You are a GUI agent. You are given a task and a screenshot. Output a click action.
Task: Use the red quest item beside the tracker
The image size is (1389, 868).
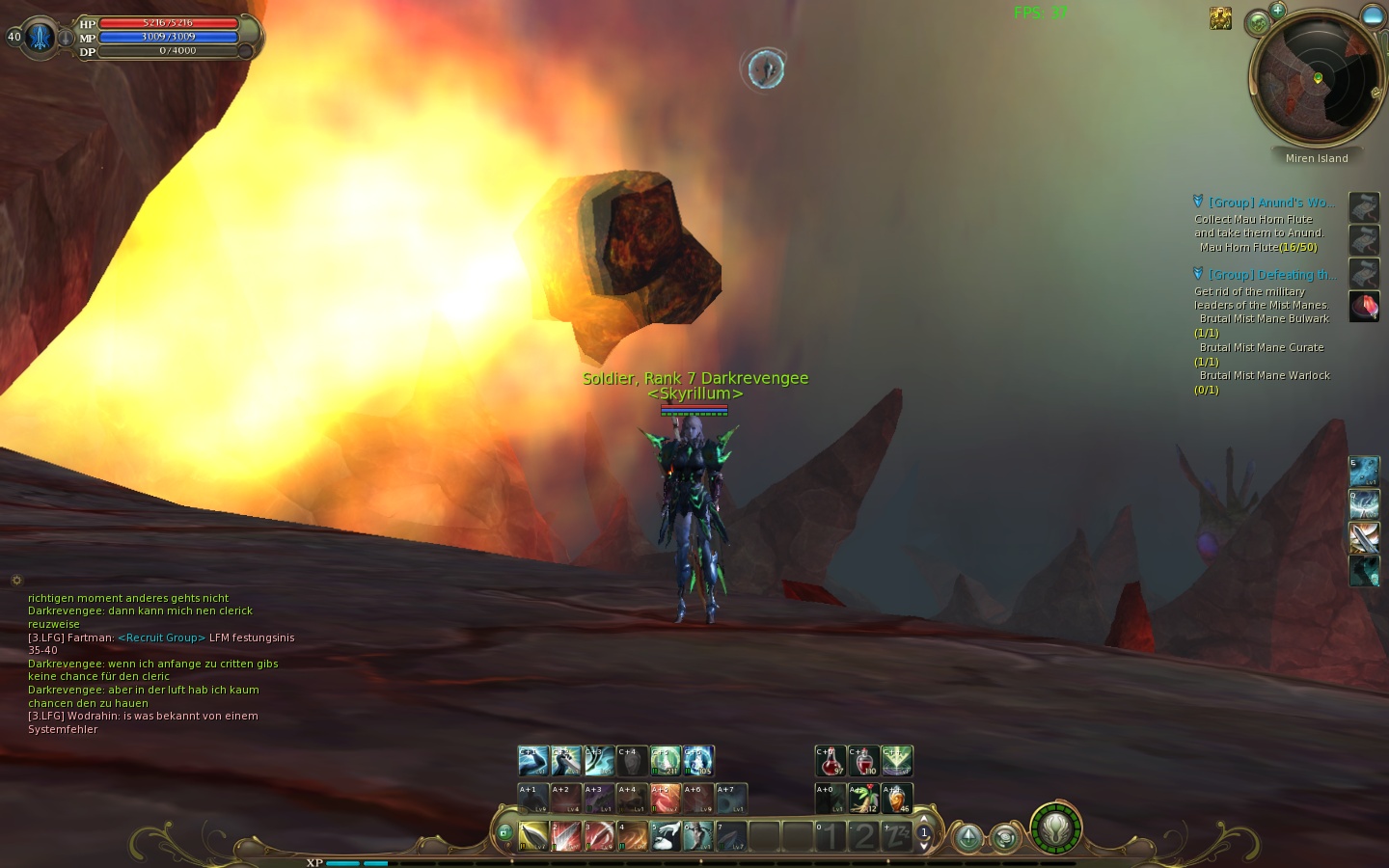[x=1364, y=307]
